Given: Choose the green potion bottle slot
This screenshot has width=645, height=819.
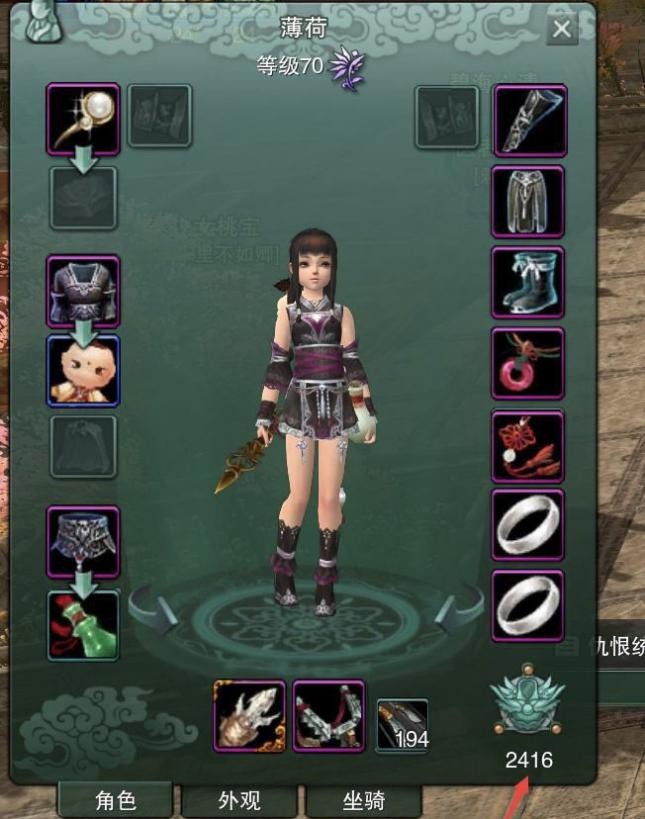Looking at the screenshot, I should (83, 624).
